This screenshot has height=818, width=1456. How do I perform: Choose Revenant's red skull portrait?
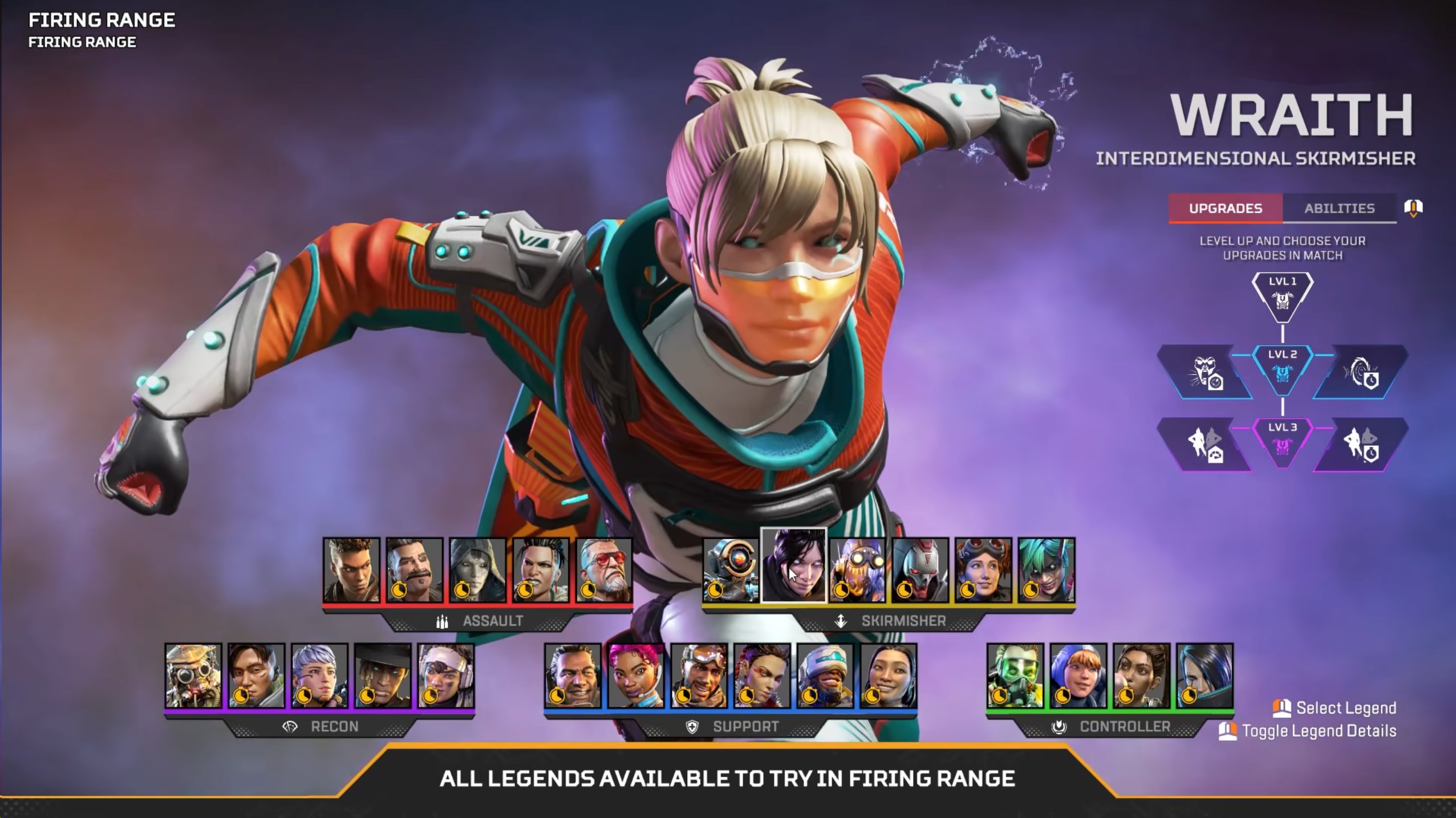click(x=920, y=569)
